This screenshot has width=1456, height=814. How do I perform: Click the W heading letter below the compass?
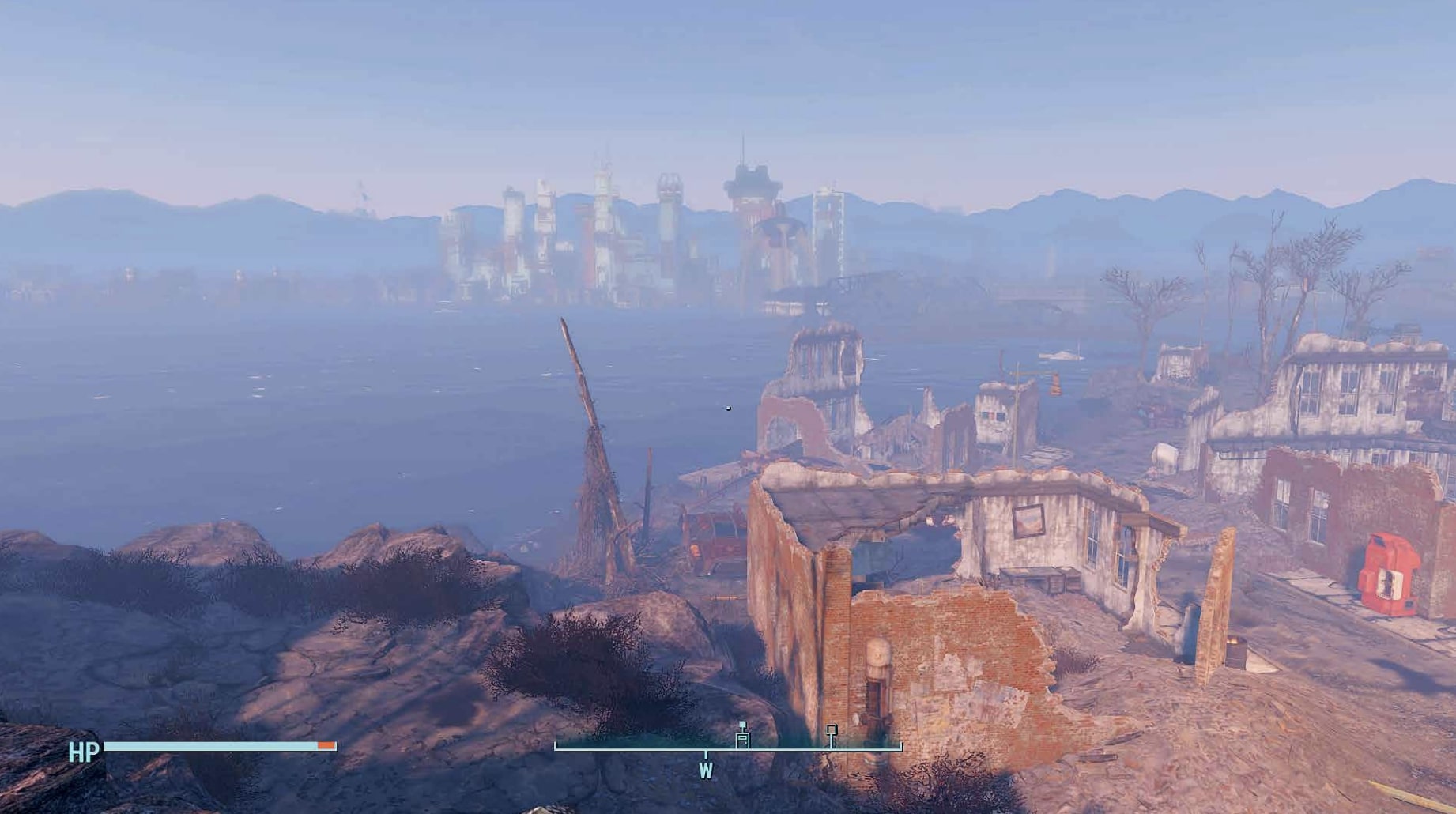pyautogui.click(x=706, y=771)
